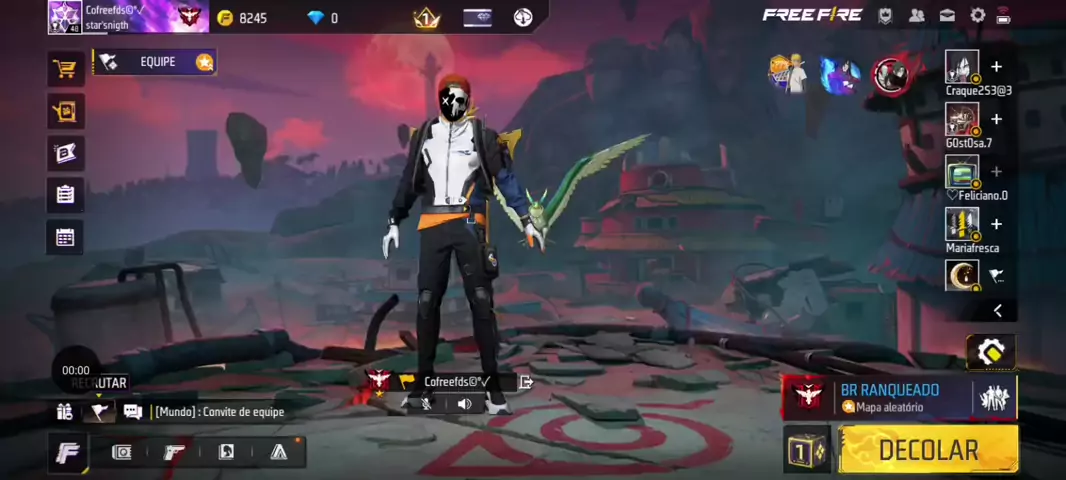Open the weapons pistol icon
Viewport: 1066px width, 480px height.
tap(174, 452)
